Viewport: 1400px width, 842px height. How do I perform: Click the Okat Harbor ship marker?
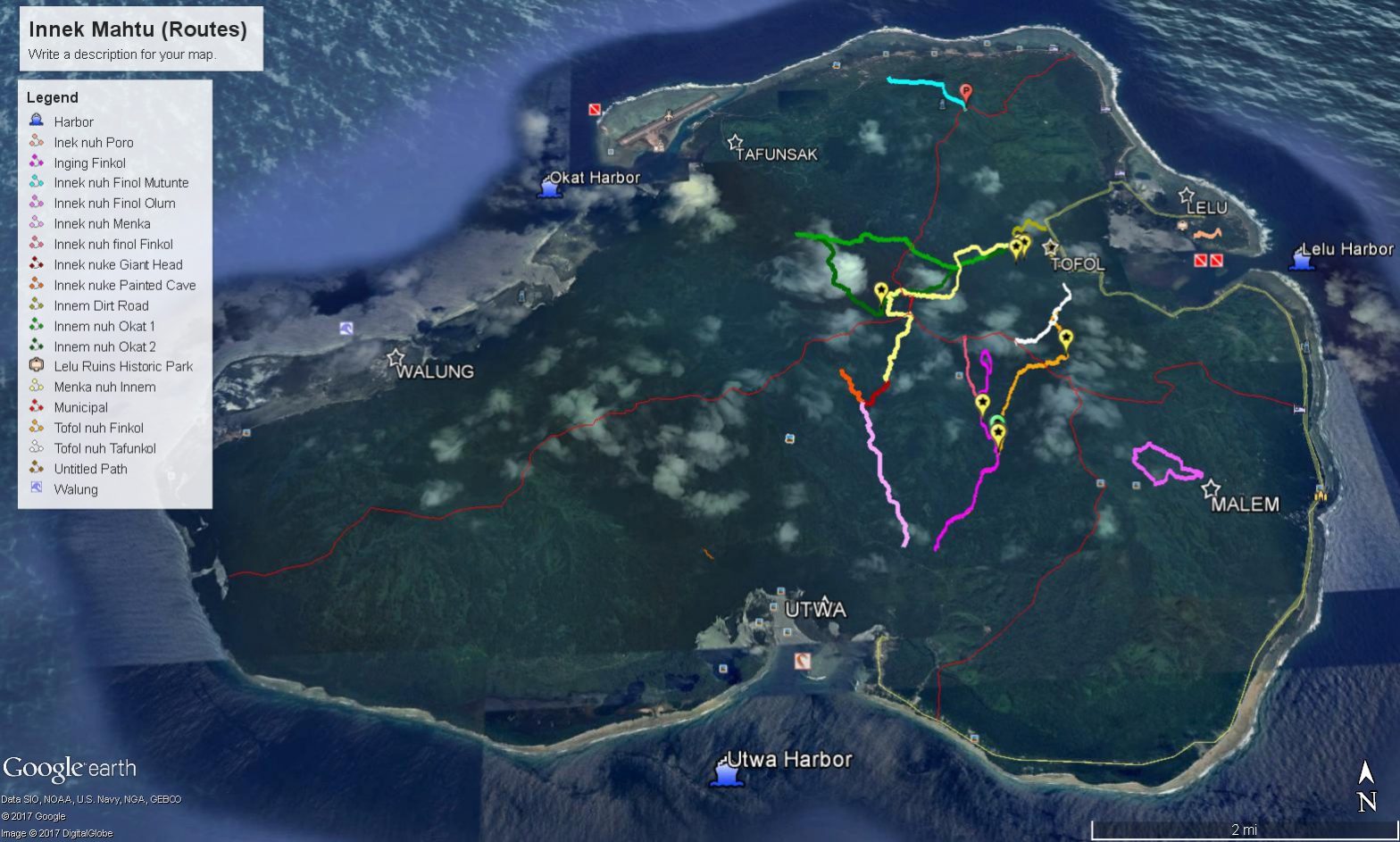[551, 187]
